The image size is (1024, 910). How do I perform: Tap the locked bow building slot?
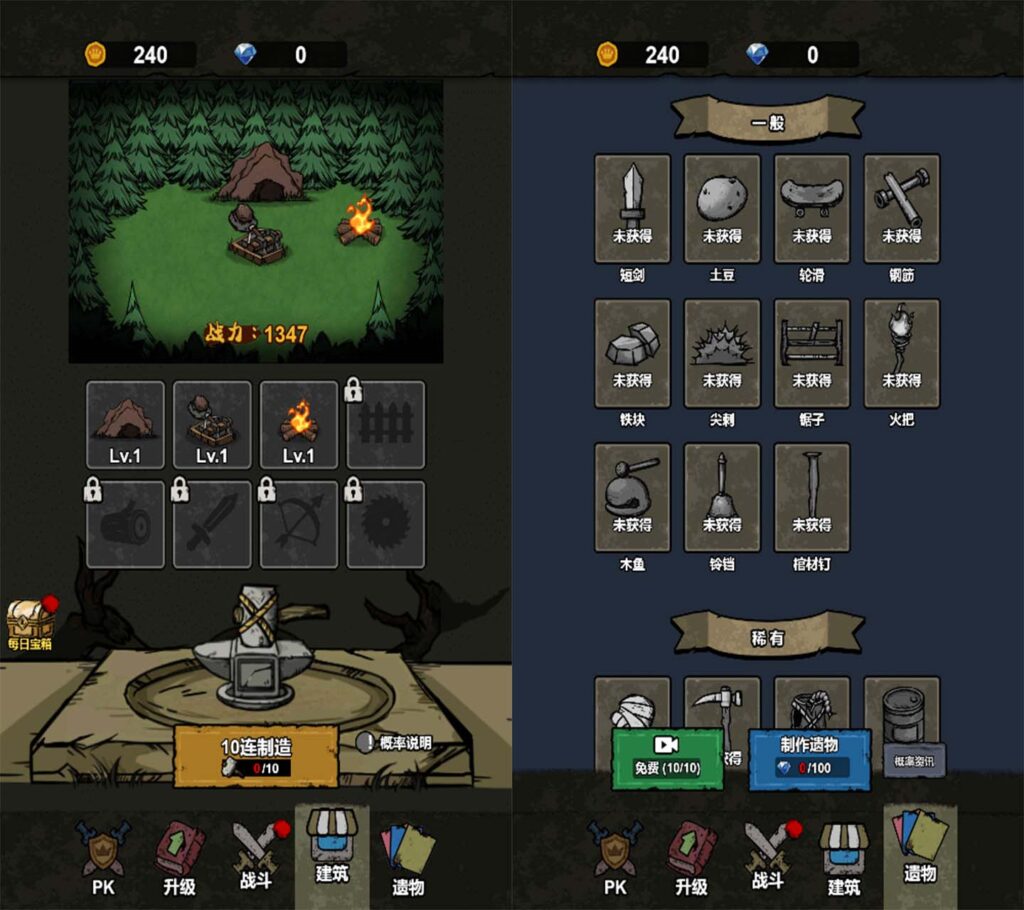point(298,524)
